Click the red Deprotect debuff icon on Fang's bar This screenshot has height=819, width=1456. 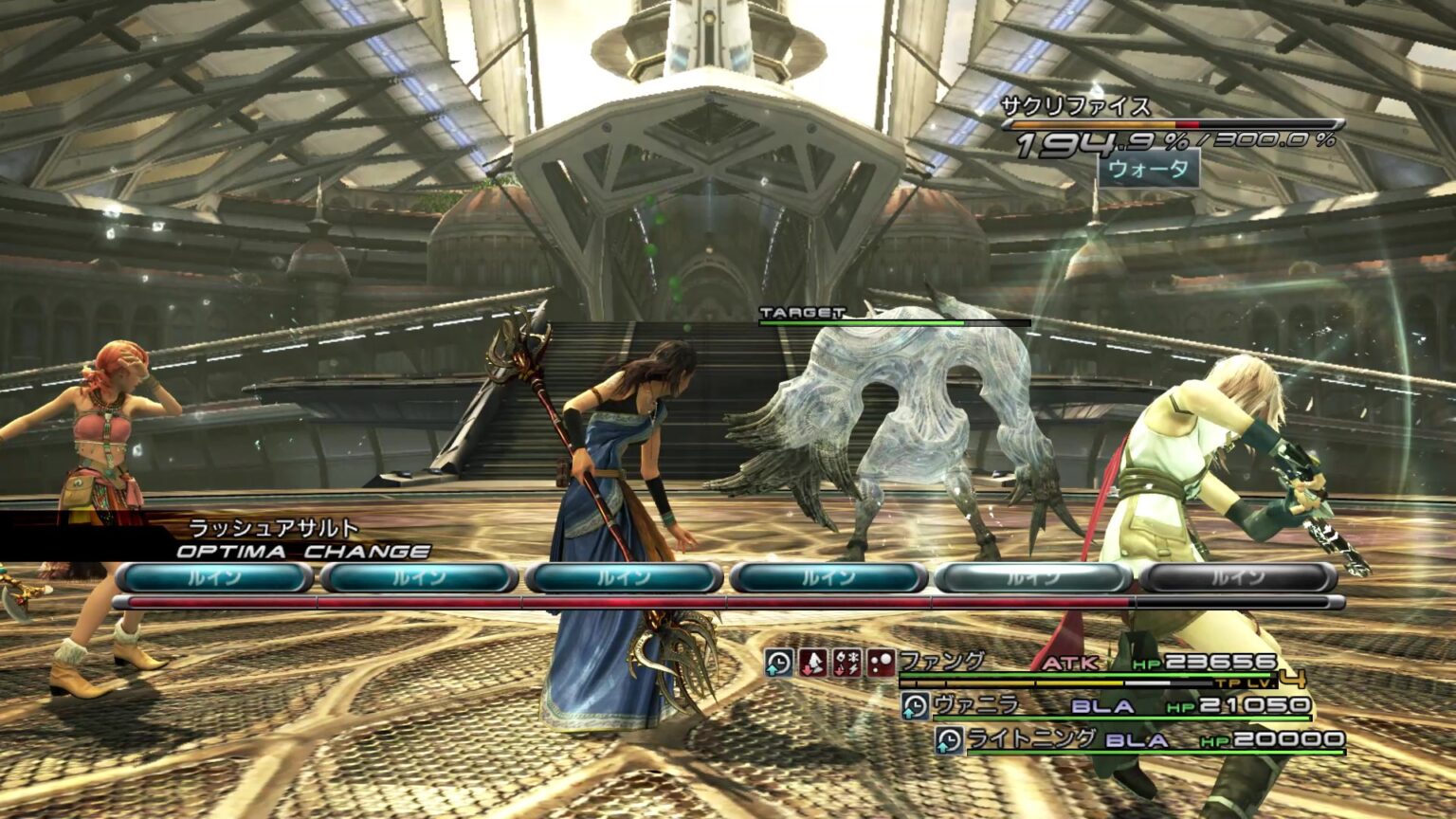(x=812, y=662)
